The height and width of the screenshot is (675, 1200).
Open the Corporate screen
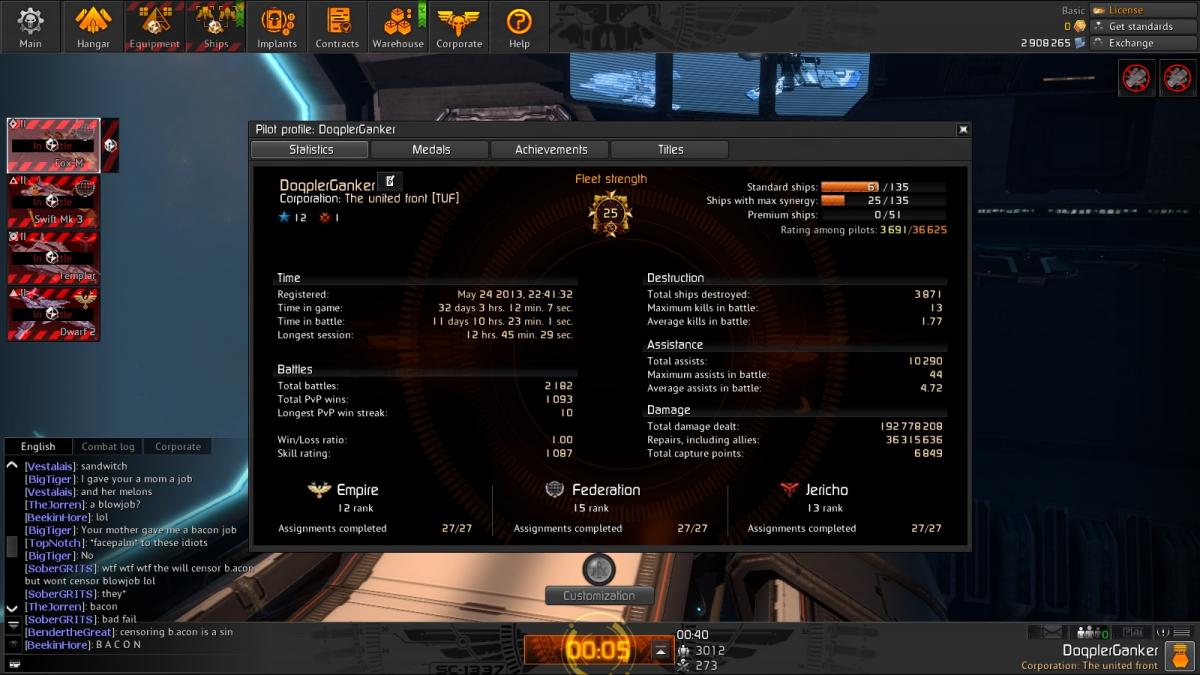(x=459, y=26)
